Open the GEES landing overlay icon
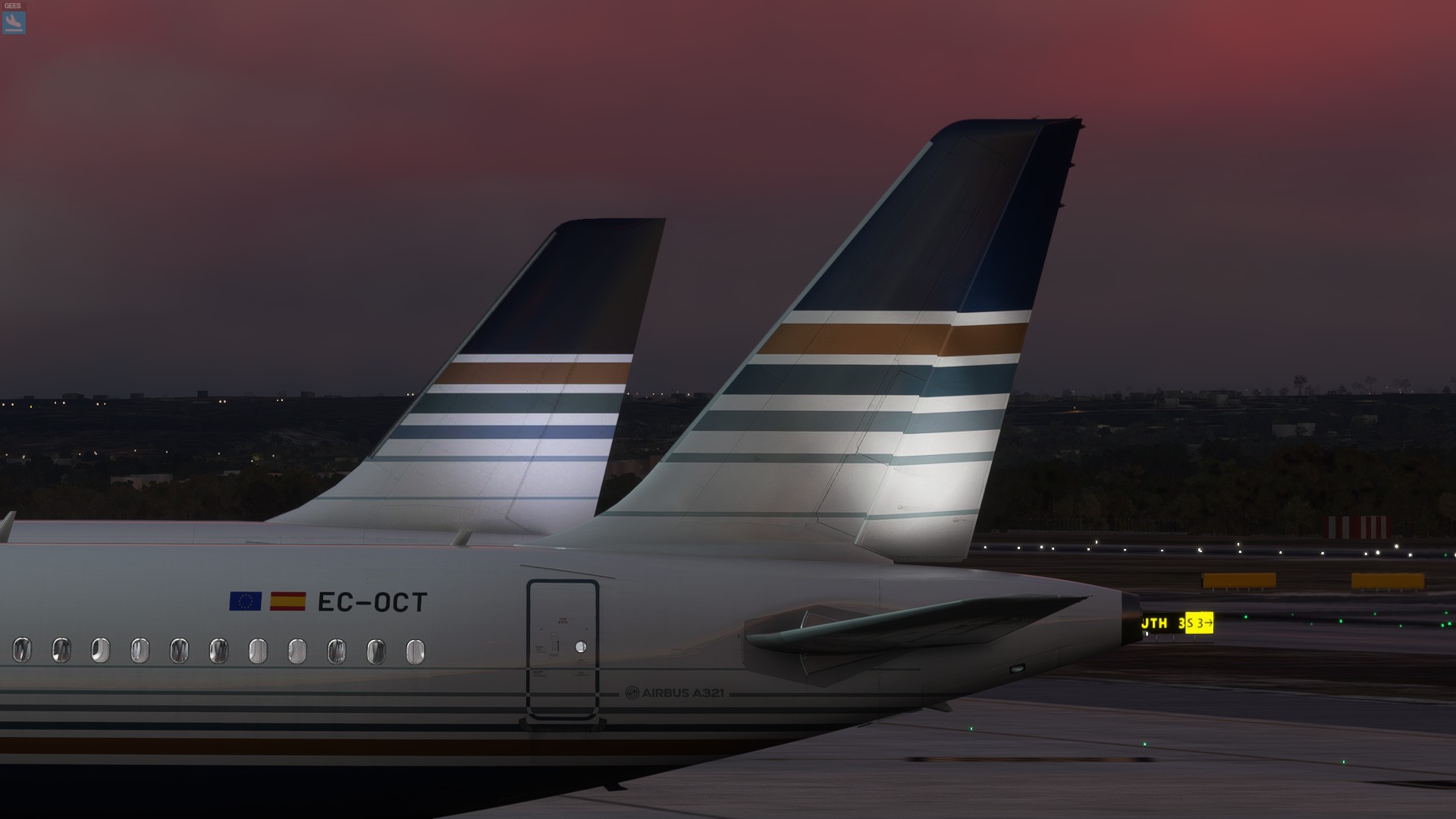Viewport: 1456px width, 819px height. pyautogui.click(x=14, y=22)
